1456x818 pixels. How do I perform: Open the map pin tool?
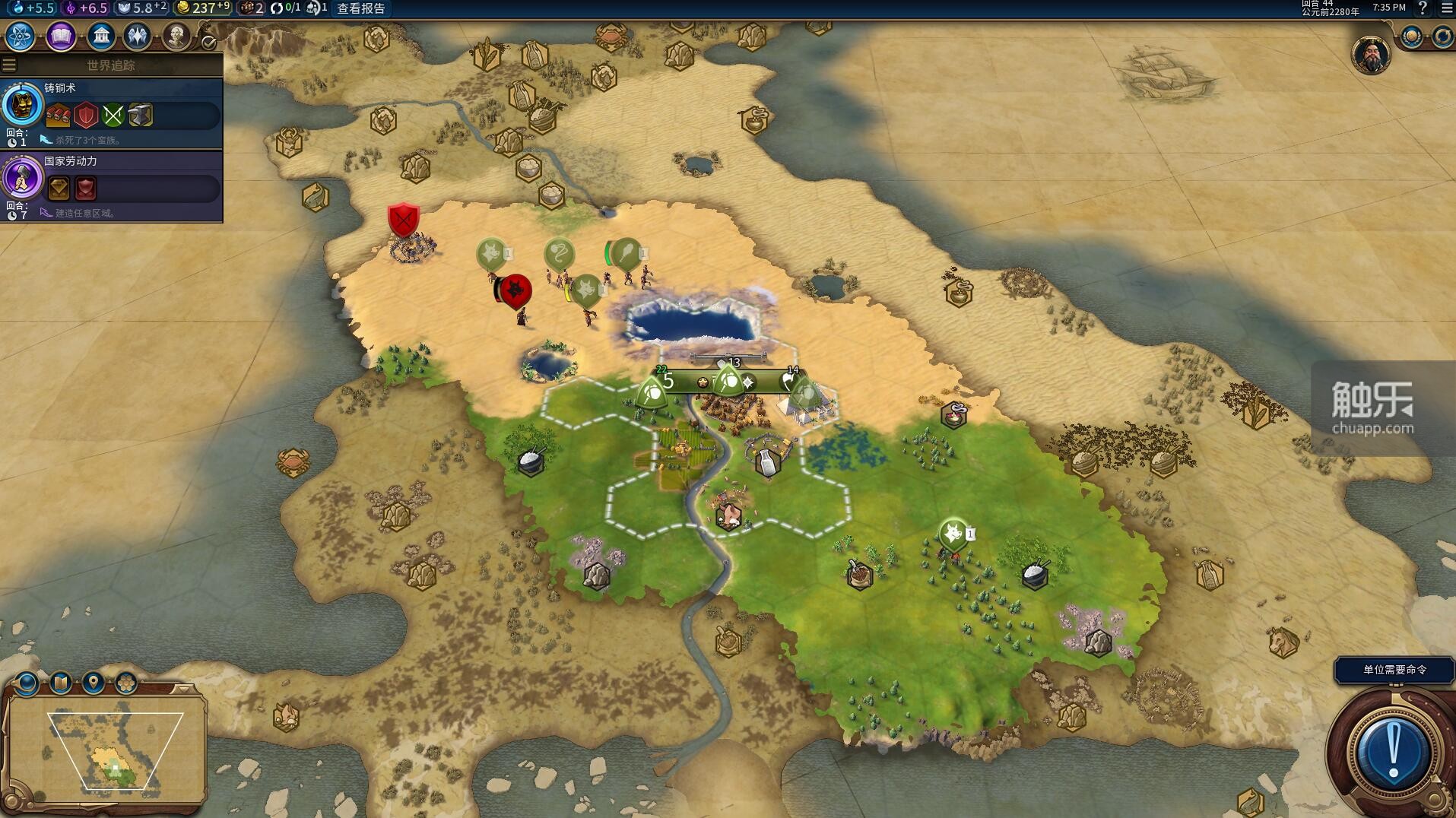click(x=94, y=682)
